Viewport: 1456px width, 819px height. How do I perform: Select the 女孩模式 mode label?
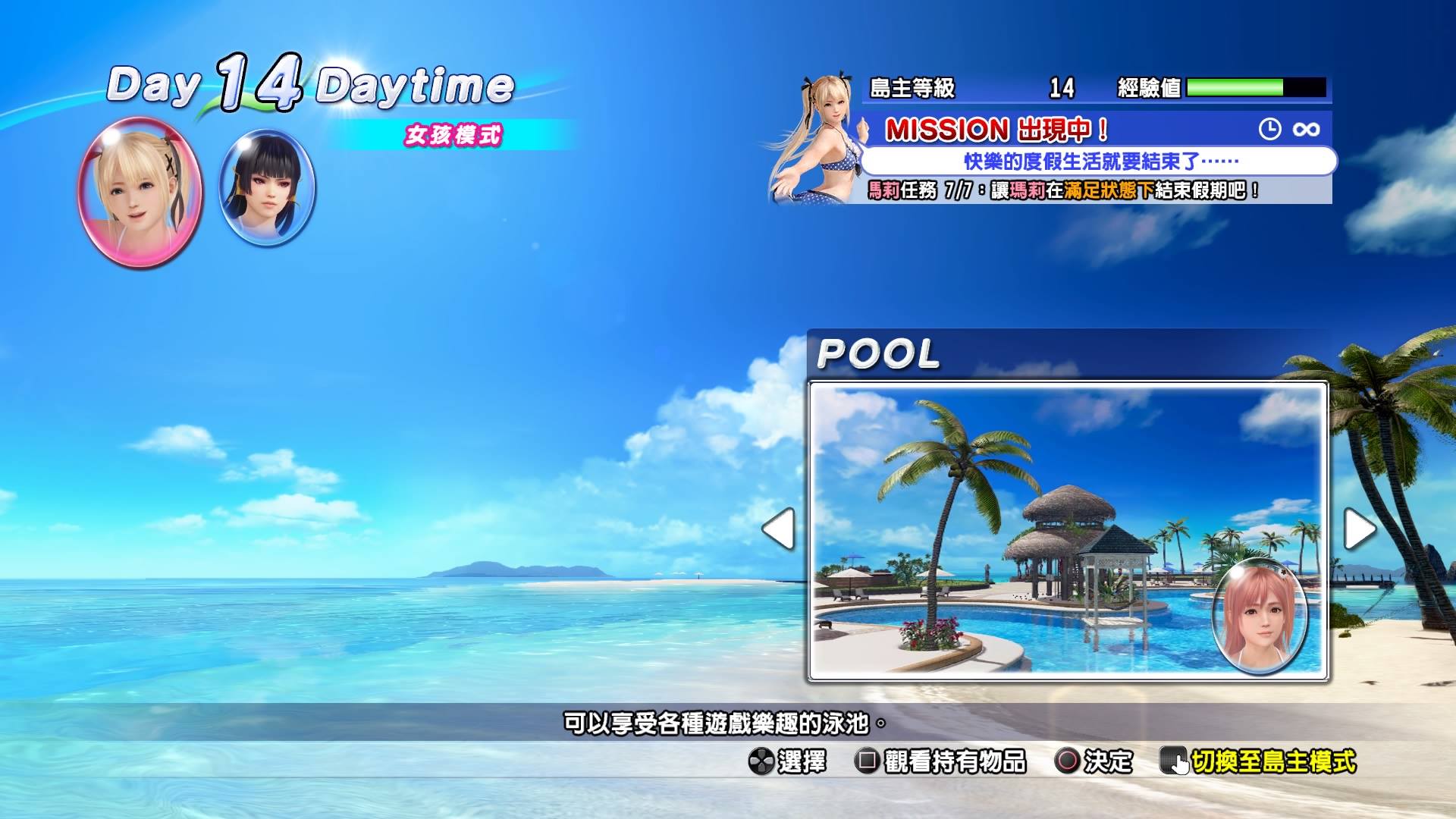tap(455, 135)
